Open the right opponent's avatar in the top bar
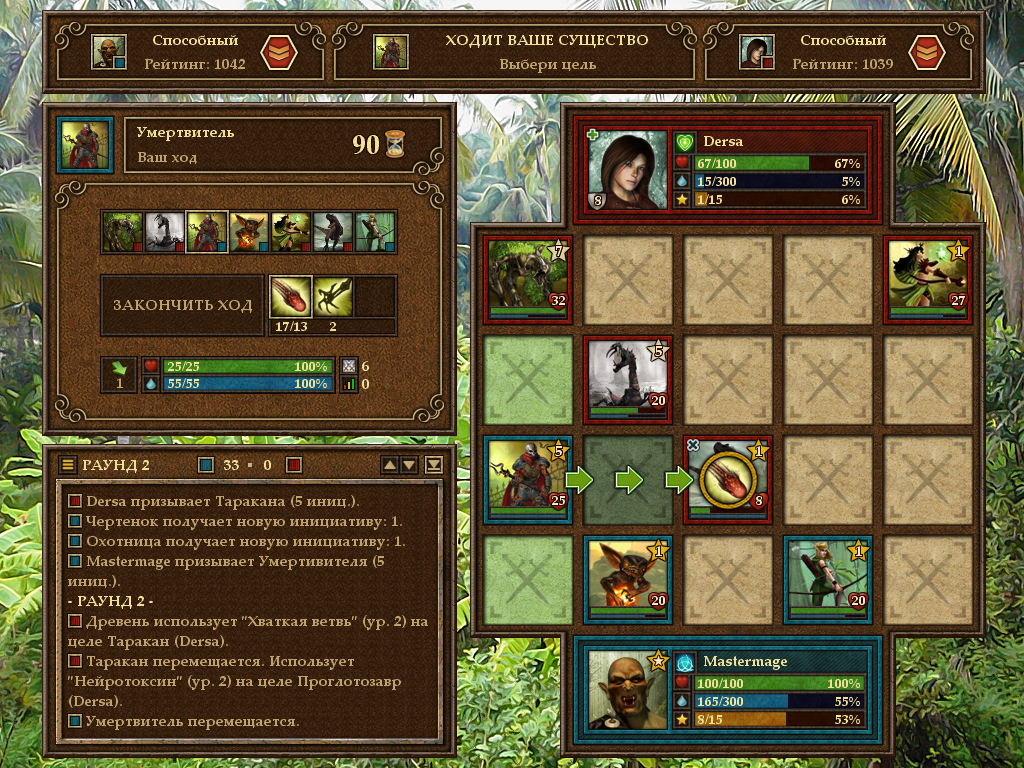 pyautogui.click(x=756, y=52)
